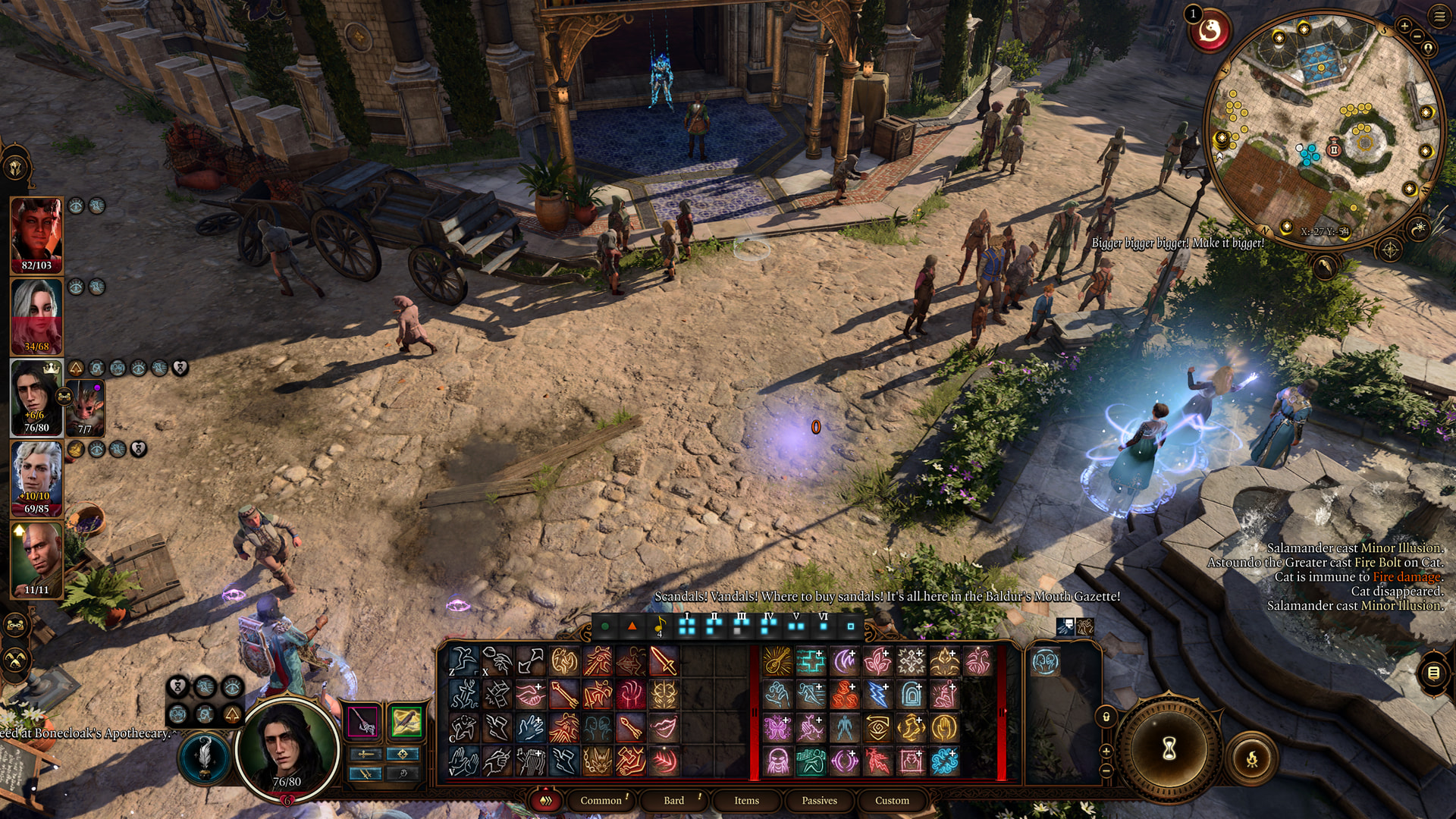Open the Bard hotbar tab
Image resolution: width=1456 pixels, height=819 pixels.
pyautogui.click(x=673, y=801)
